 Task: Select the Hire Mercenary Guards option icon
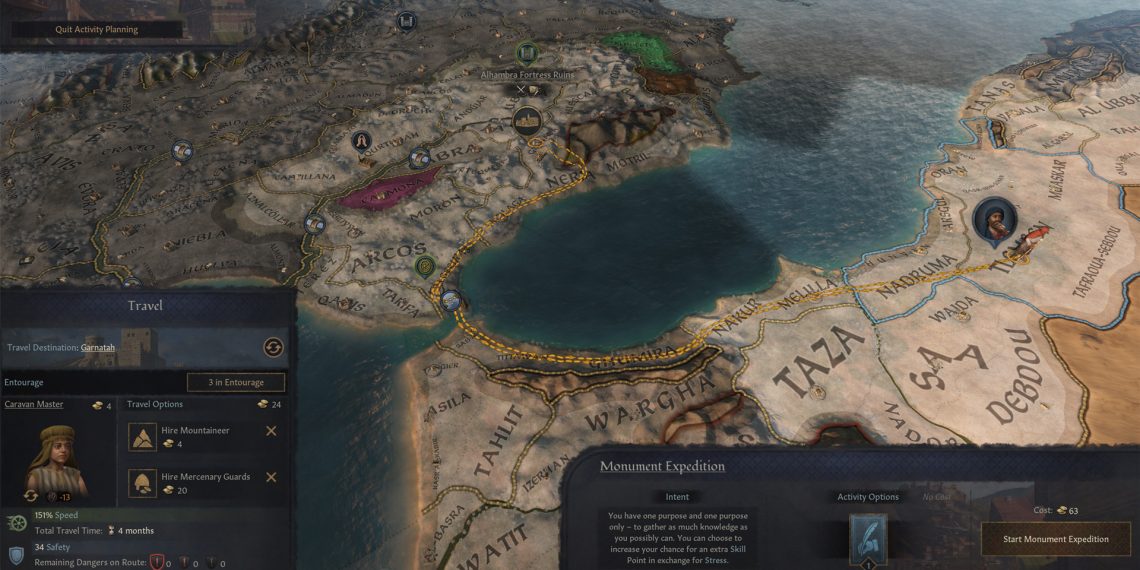143,484
